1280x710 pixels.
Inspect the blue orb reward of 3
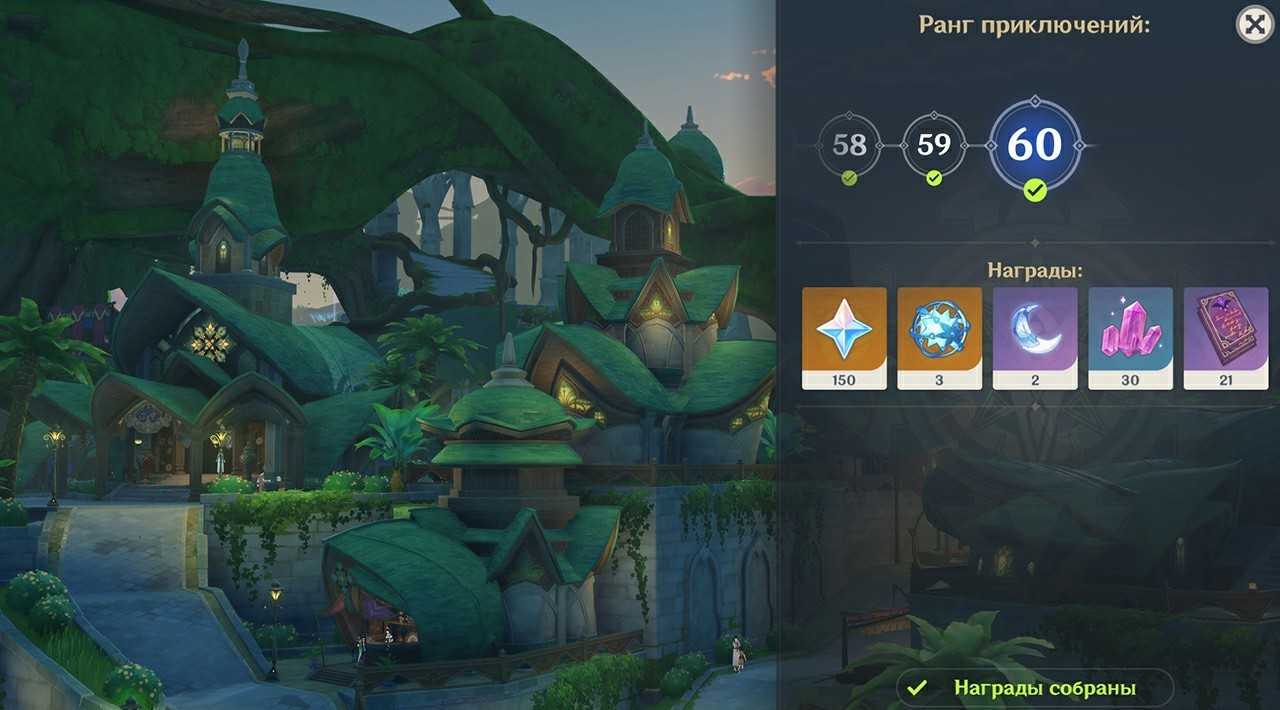[x=939, y=337]
